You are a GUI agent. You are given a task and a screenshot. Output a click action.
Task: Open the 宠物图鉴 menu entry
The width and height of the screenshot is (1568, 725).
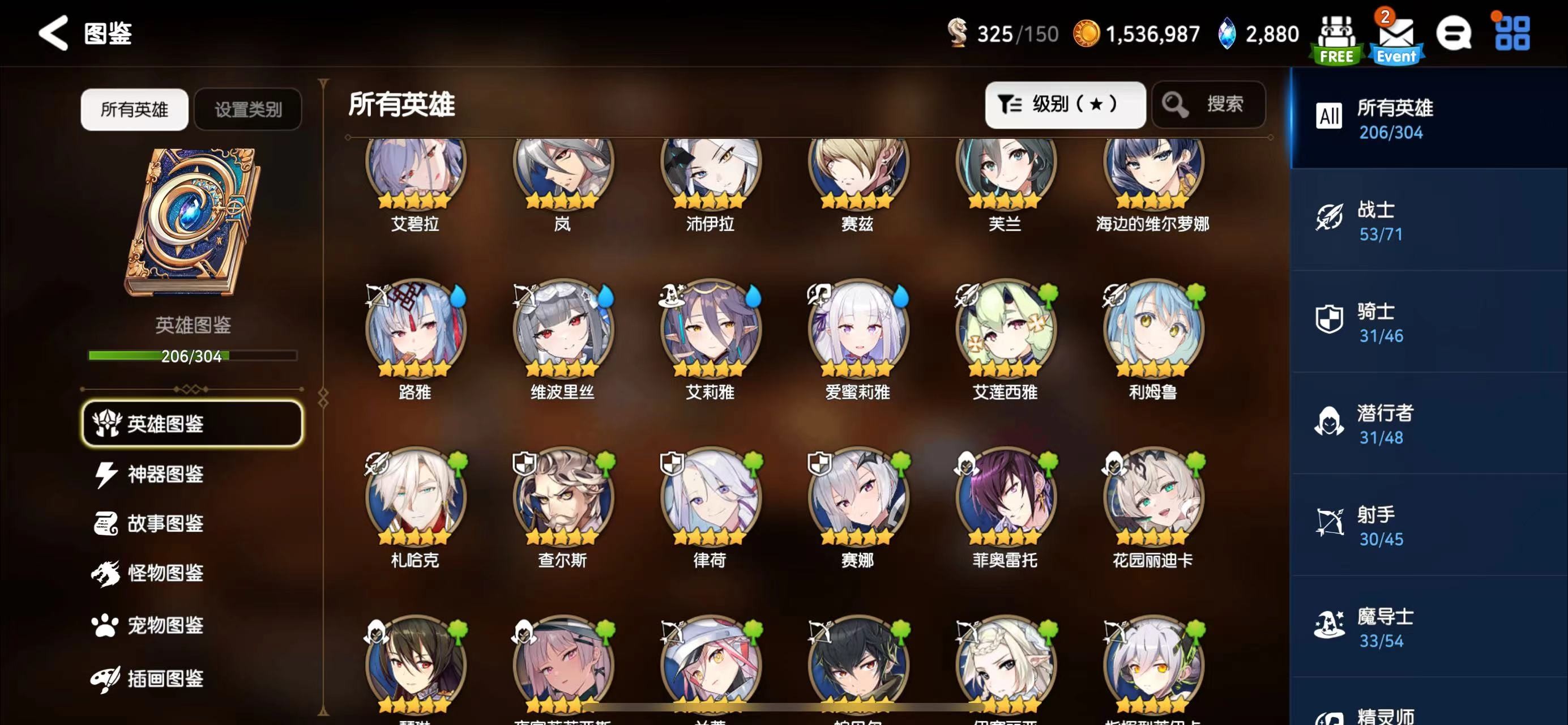(164, 625)
